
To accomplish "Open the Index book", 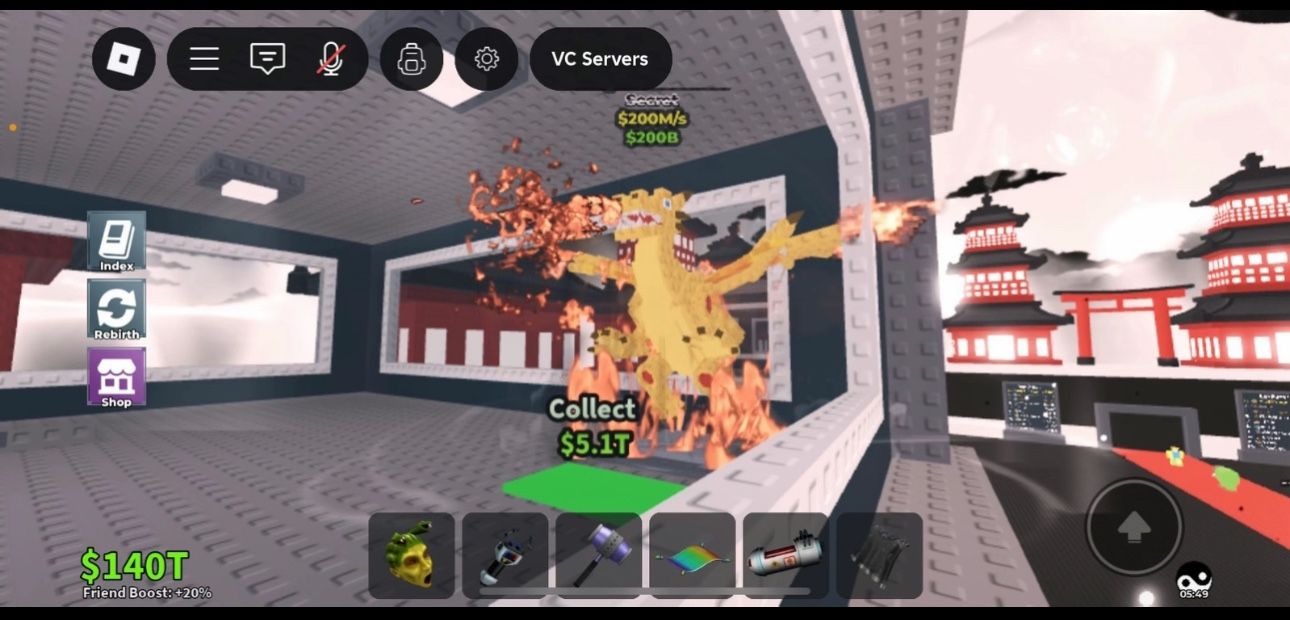I will pos(117,242).
